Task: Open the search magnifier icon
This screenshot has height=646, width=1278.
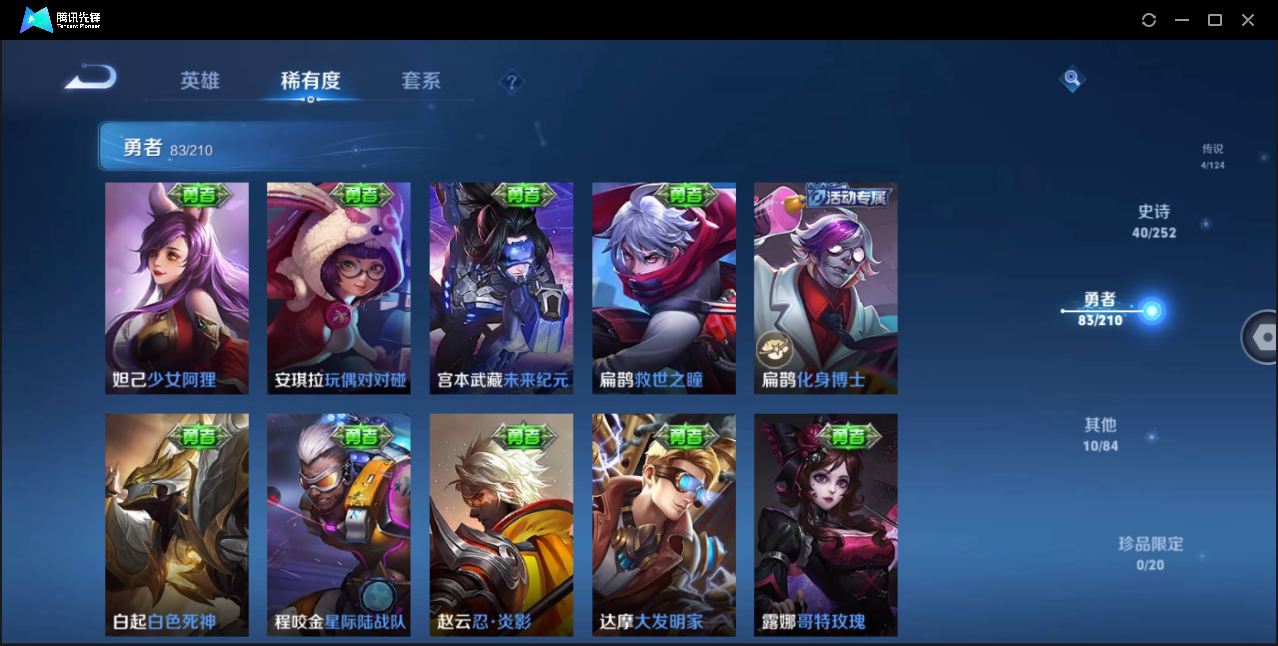Action: 1072,78
